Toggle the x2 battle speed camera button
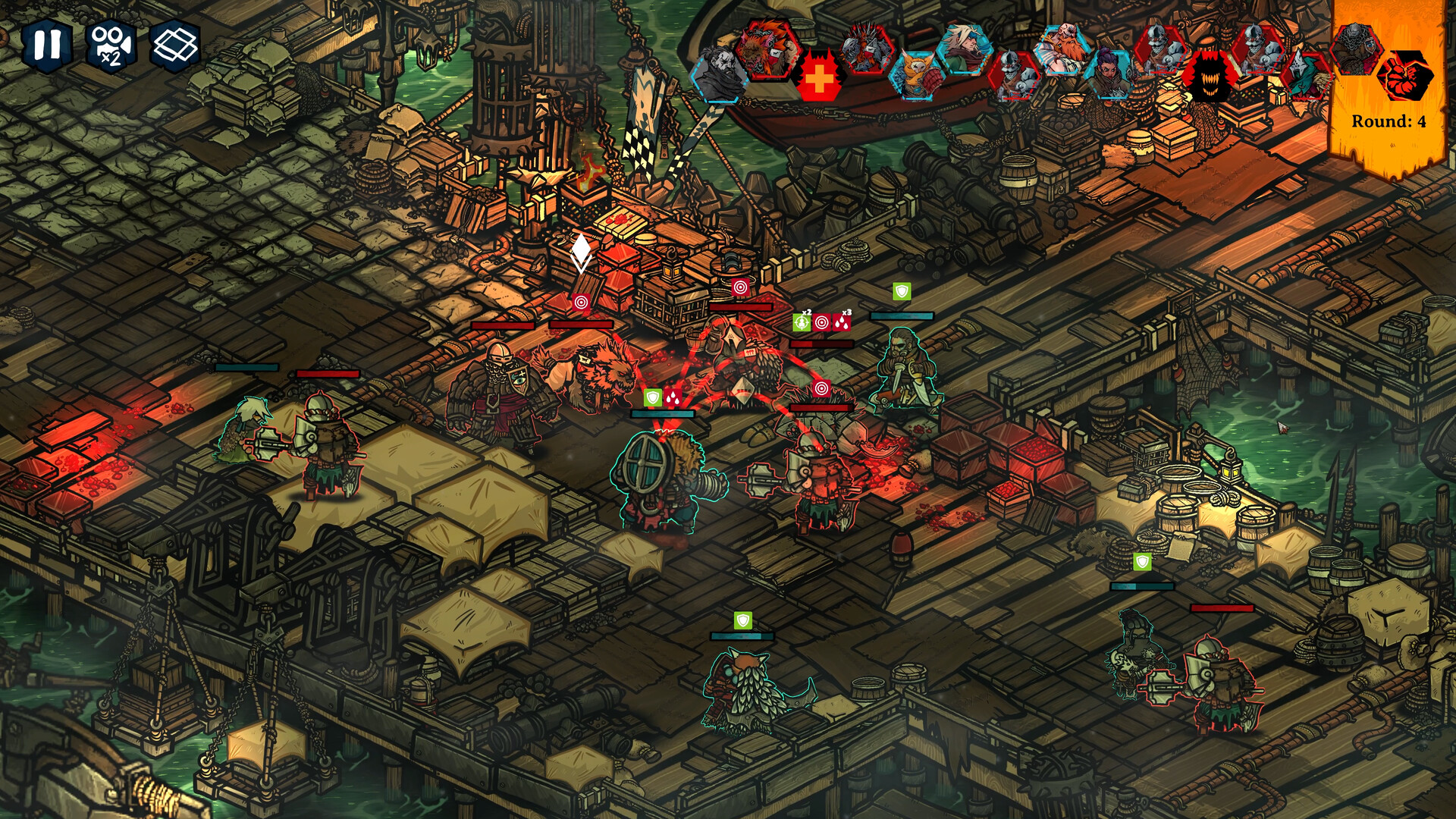 (111, 45)
